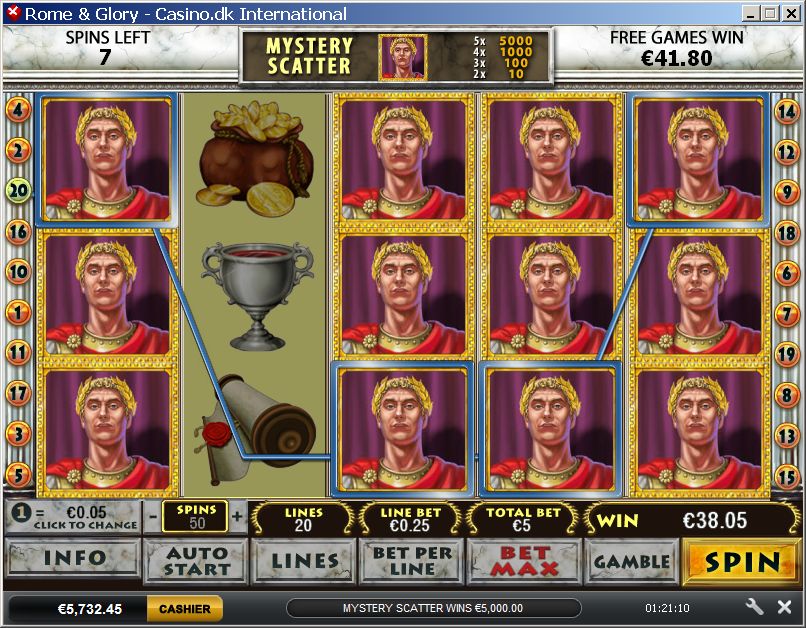The width and height of the screenshot is (806, 628).
Task: Select payline number 20 marker
Action: click(18, 190)
